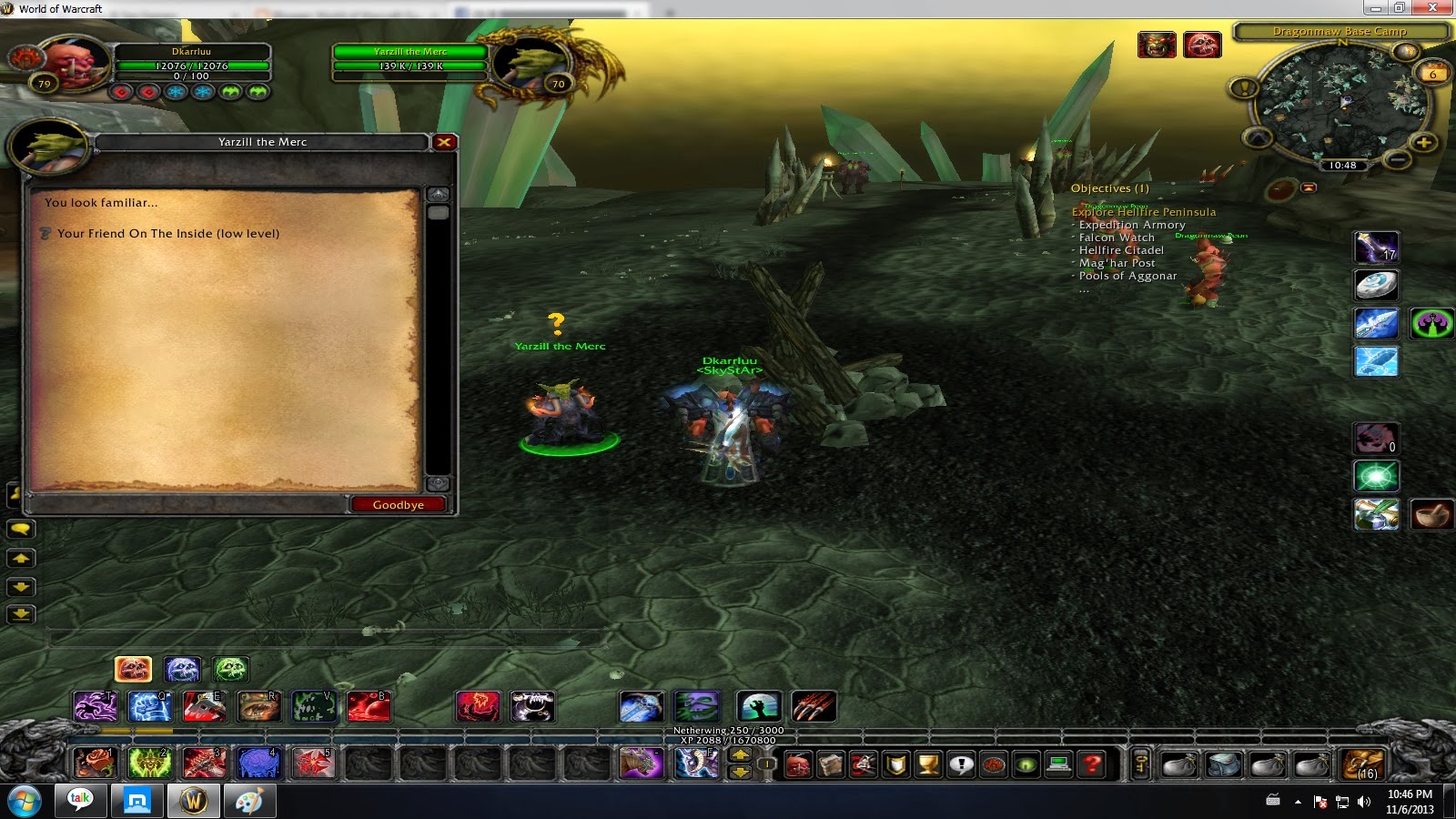Click the minimap calendar showing 6
The width and height of the screenshot is (1456, 819).
click(1431, 72)
